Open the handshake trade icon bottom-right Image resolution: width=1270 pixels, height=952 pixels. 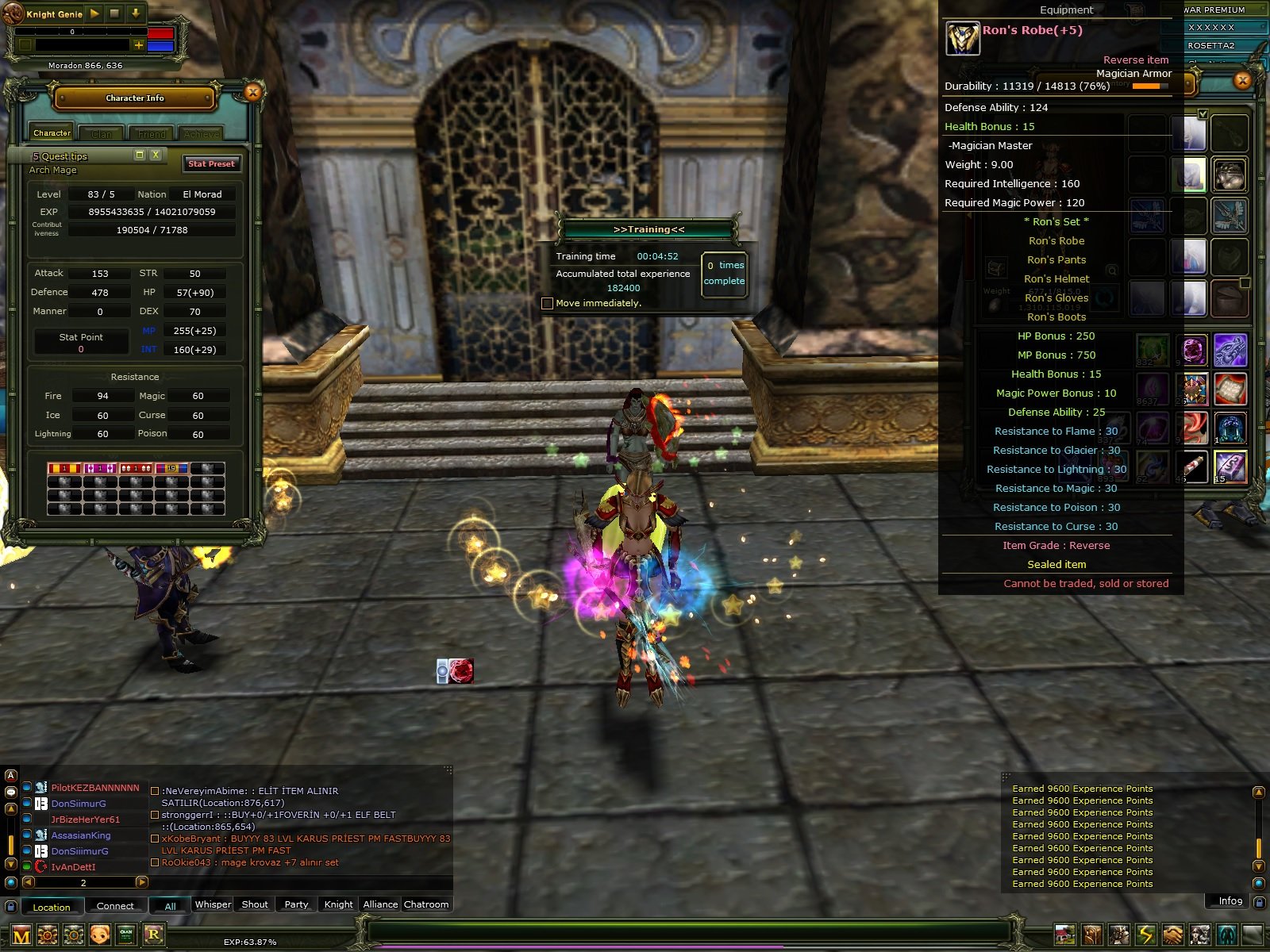(1172, 934)
